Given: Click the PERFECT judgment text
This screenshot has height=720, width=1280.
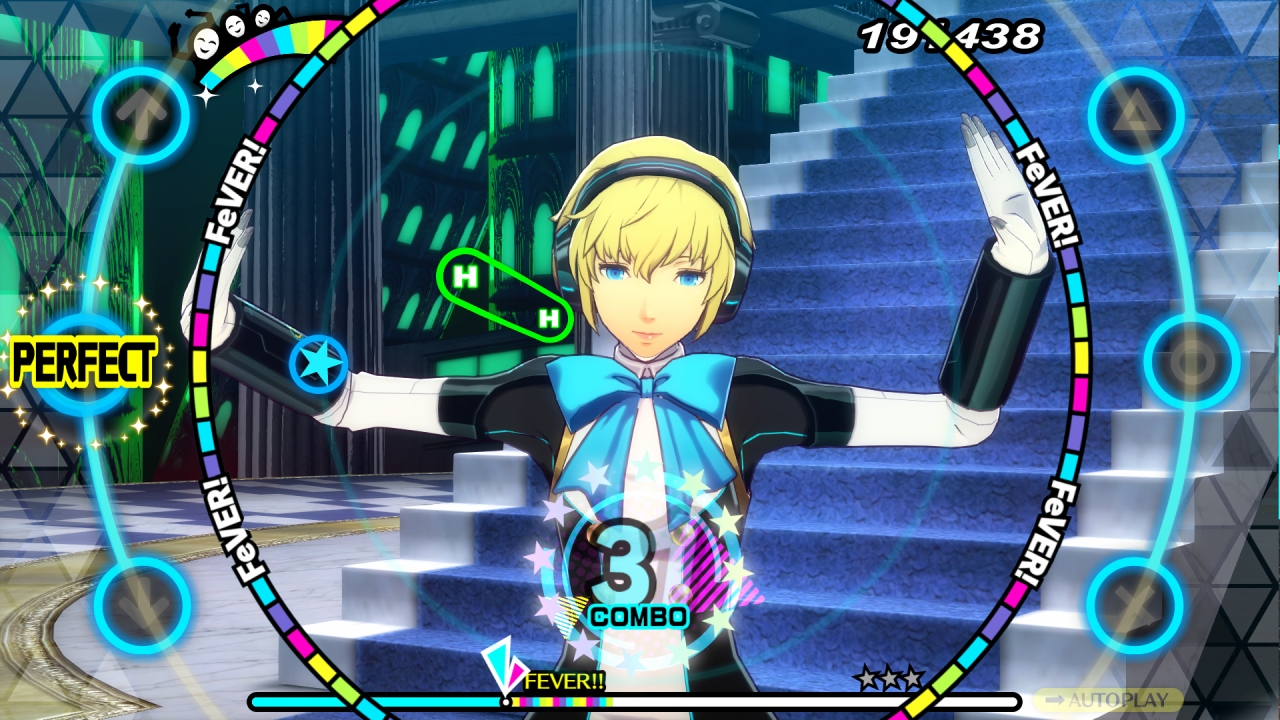Looking at the screenshot, I should pos(85,363).
